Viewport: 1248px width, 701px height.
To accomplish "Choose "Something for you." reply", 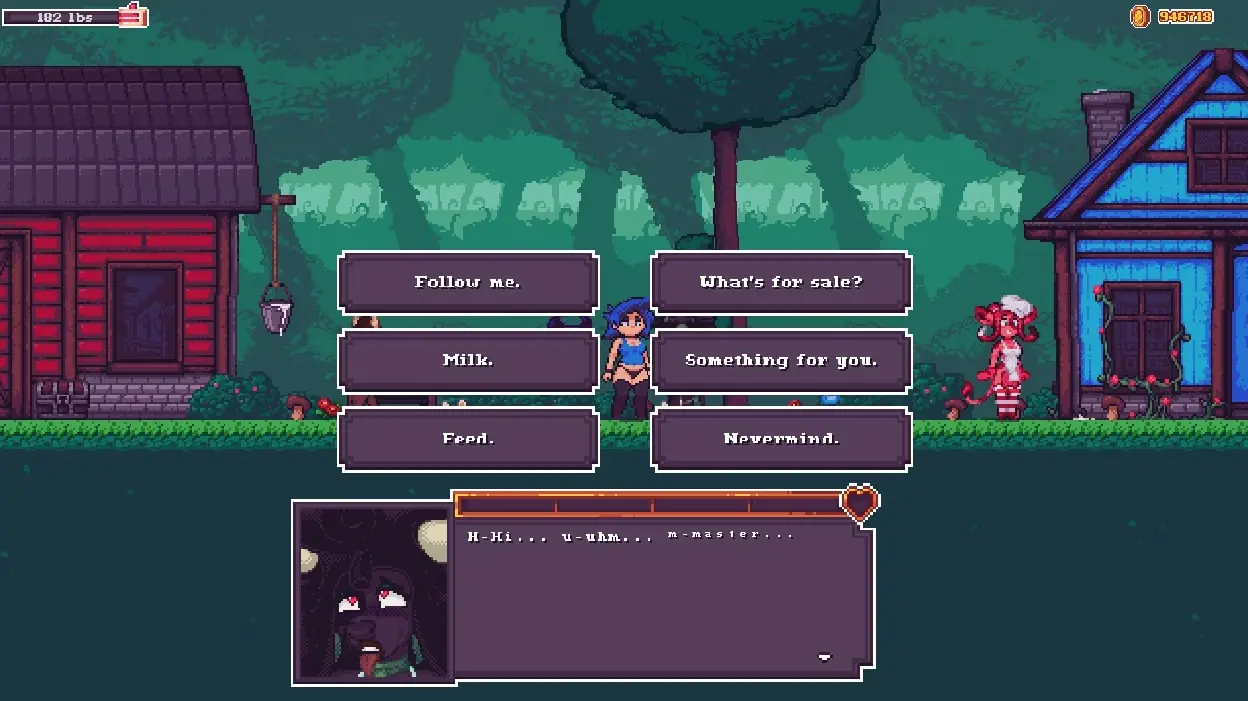I will [x=781, y=360].
